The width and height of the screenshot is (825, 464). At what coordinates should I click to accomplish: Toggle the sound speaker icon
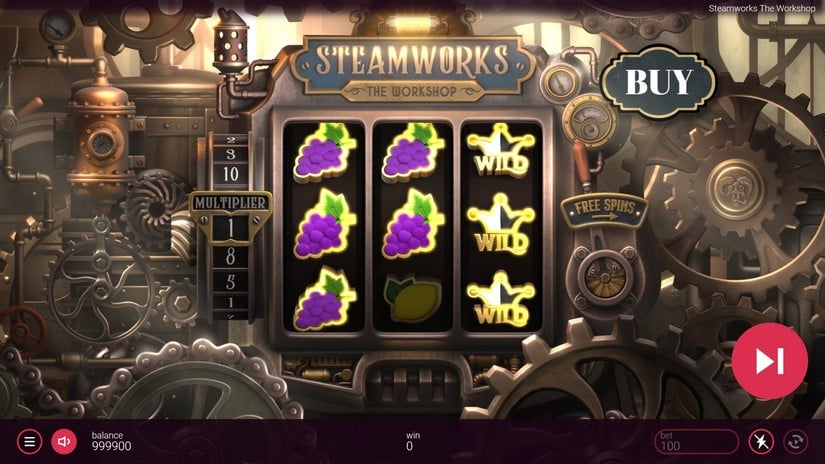[64, 441]
